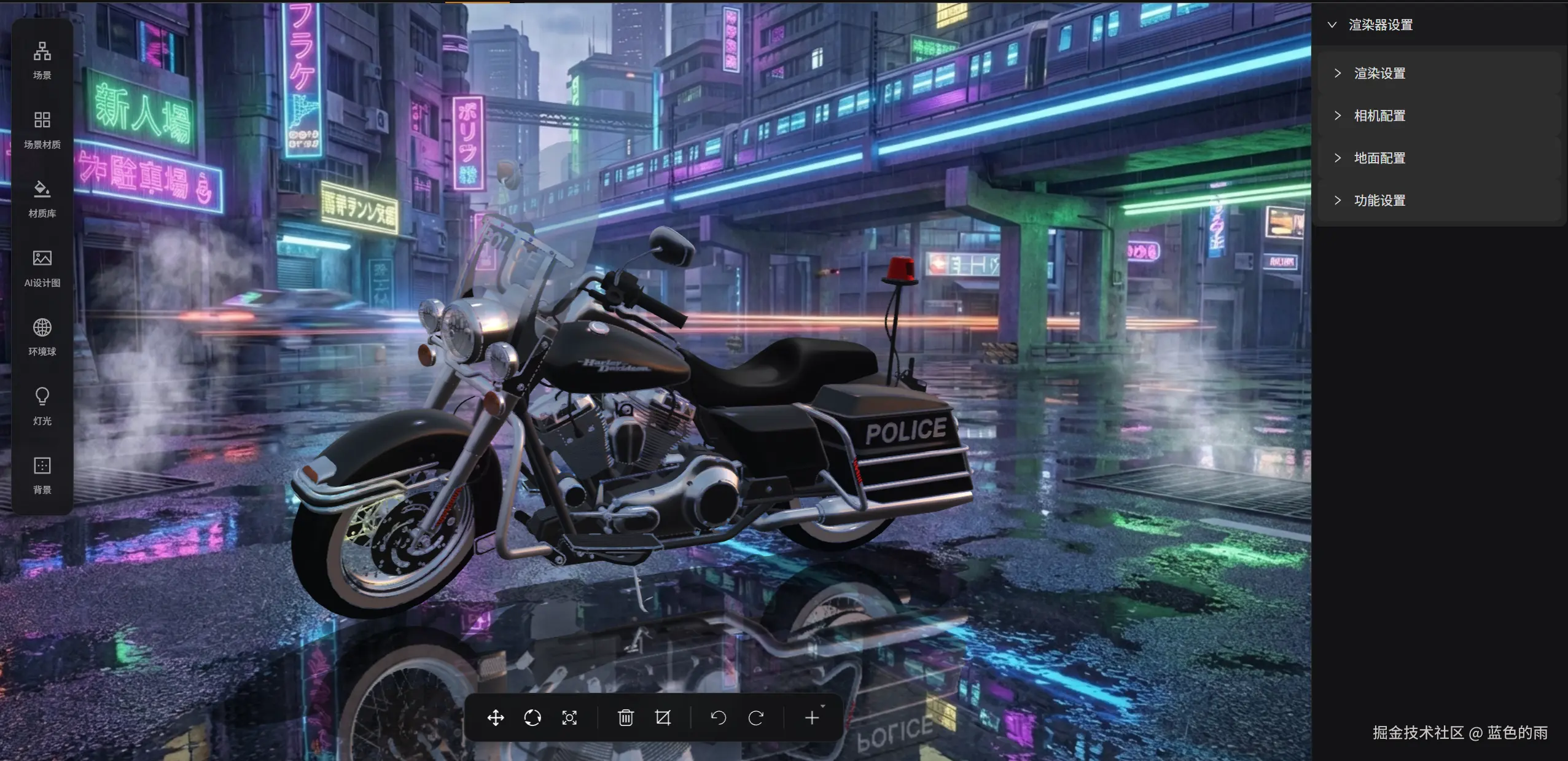The width and height of the screenshot is (1568, 761).
Task: Open the 场景 (Scene) panel
Action: click(x=42, y=60)
